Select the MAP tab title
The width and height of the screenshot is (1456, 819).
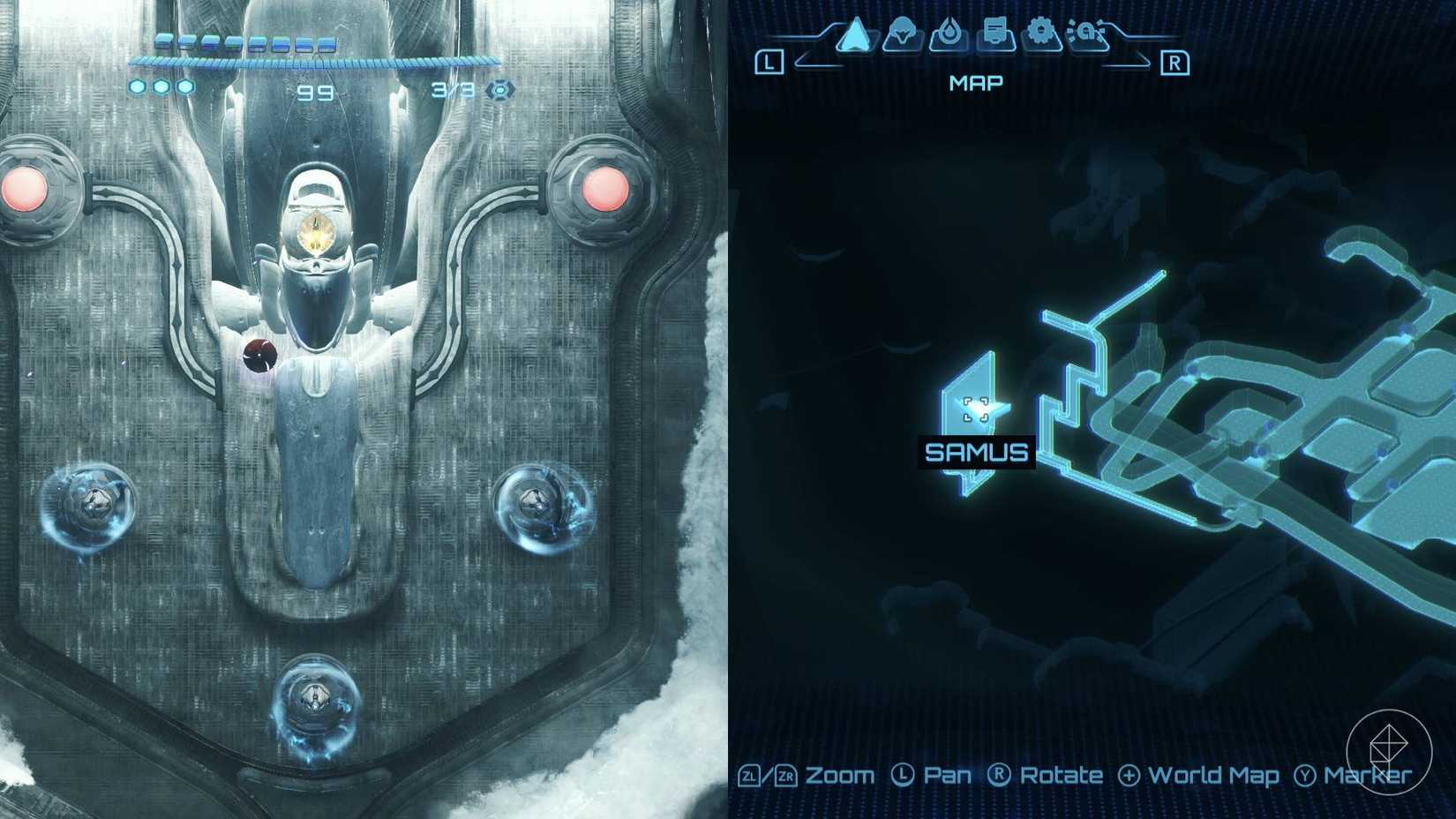[x=975, y=82]
